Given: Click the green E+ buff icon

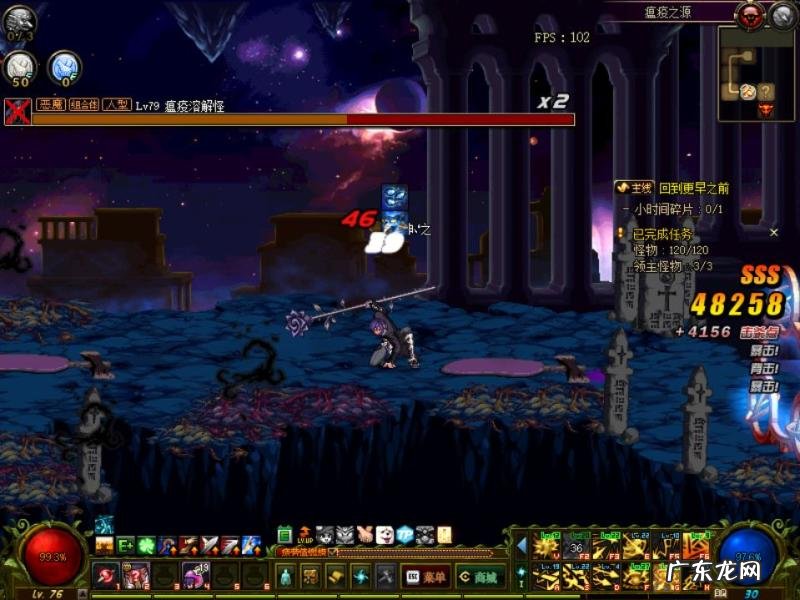Looking at the screenshot, I should coord(126,546).
